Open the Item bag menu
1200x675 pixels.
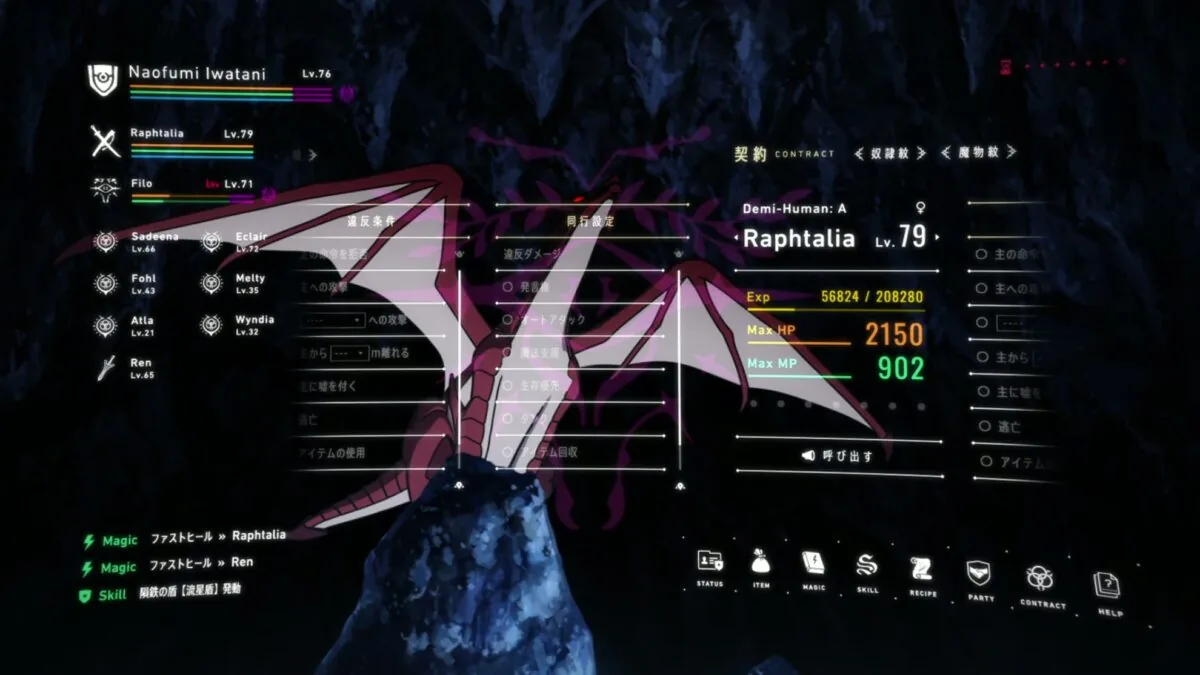pyautogui.click(x=760, y=564)
